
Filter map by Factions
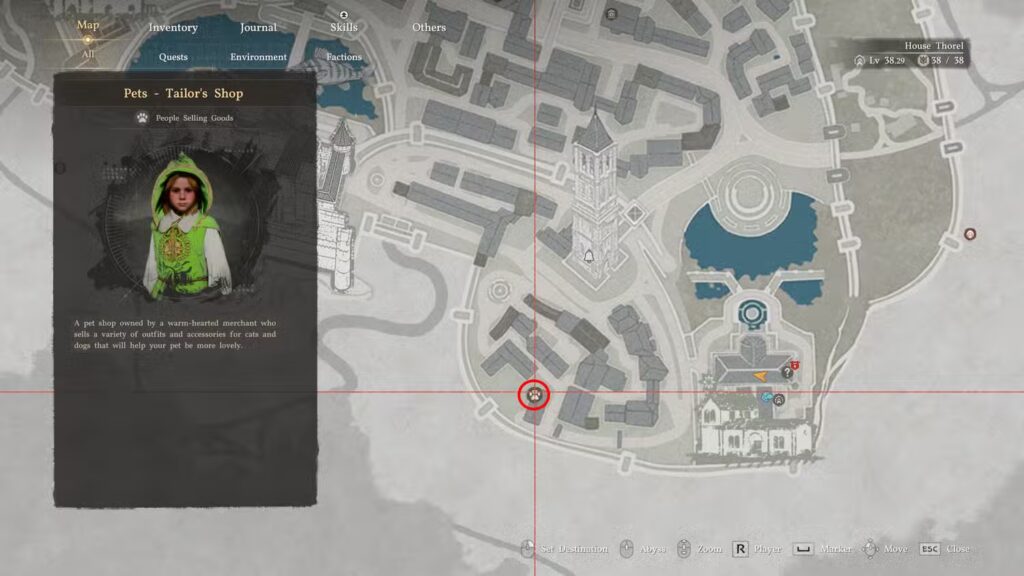point(344,57)
